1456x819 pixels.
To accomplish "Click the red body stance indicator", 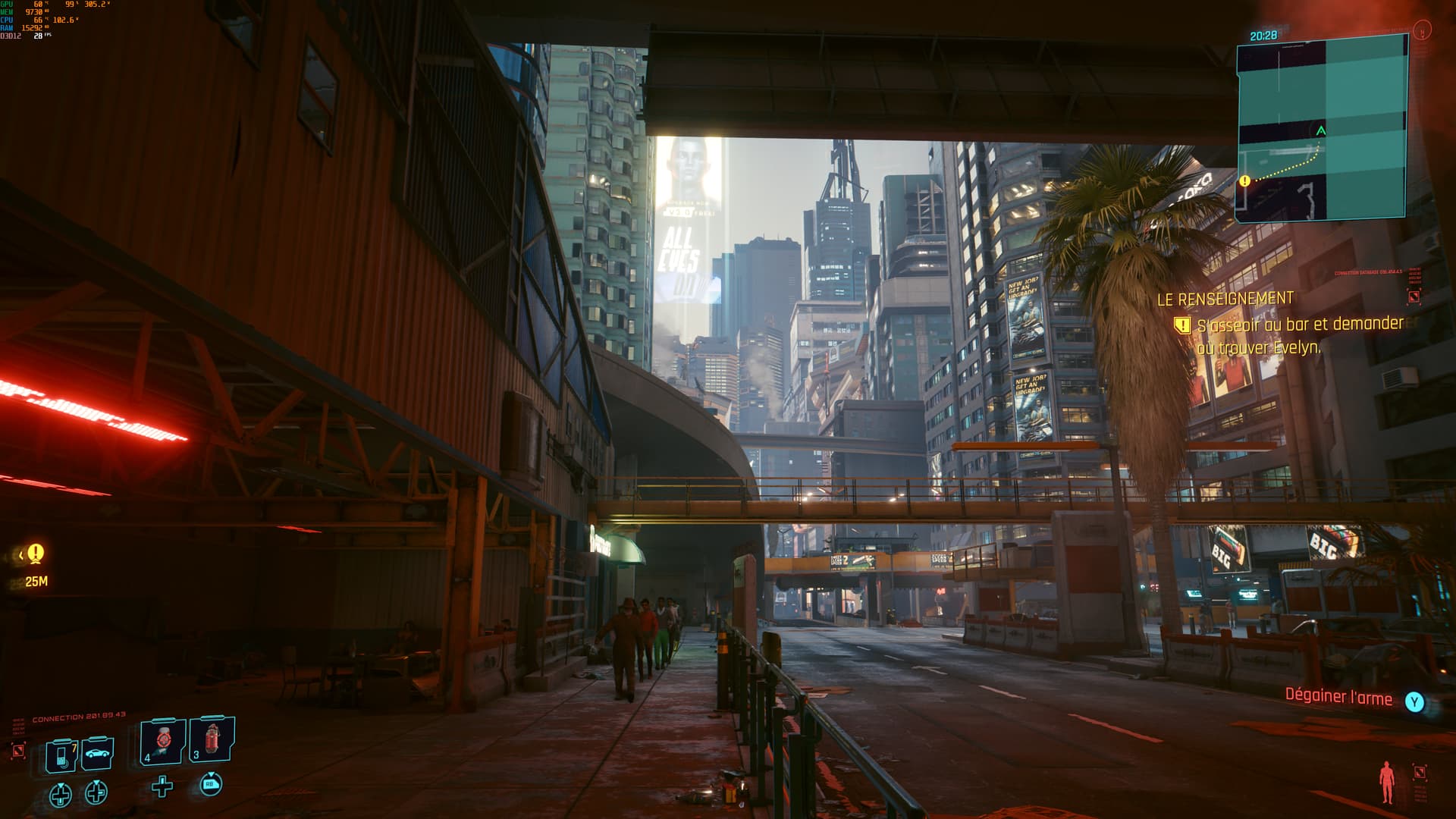I will click(1387, 782).
